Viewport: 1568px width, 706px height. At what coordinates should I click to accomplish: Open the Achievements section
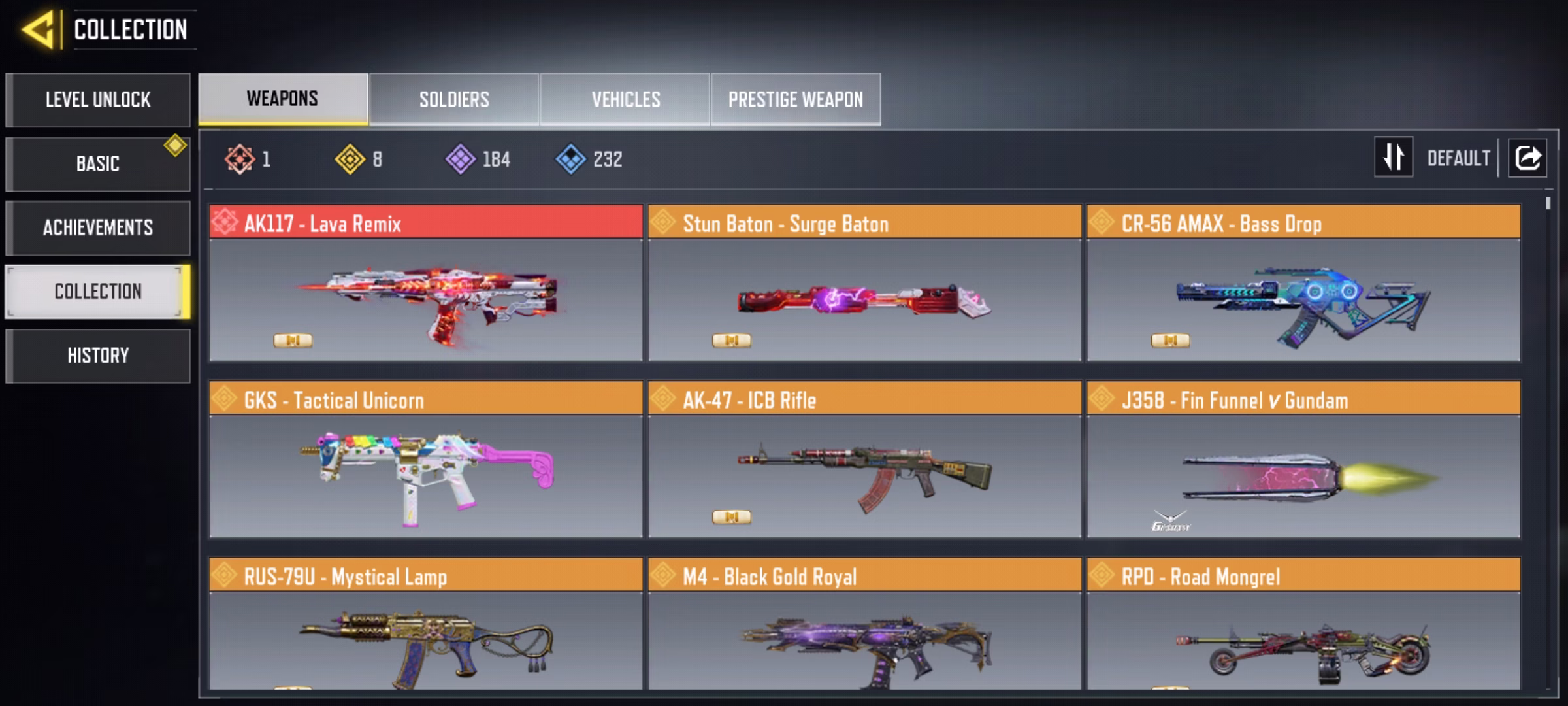[98, 227]
